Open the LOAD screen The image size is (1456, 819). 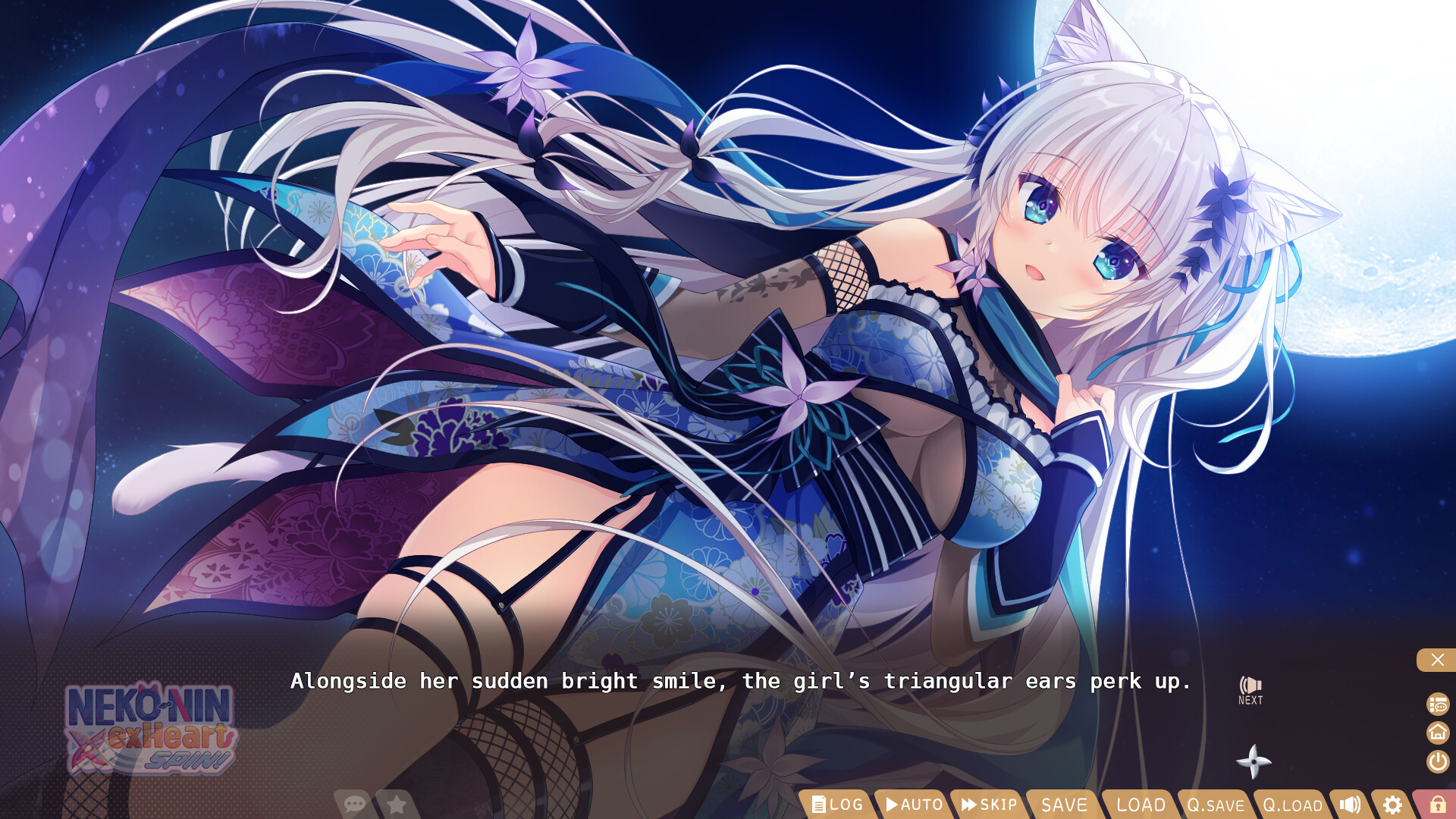tap(1139, 805)
